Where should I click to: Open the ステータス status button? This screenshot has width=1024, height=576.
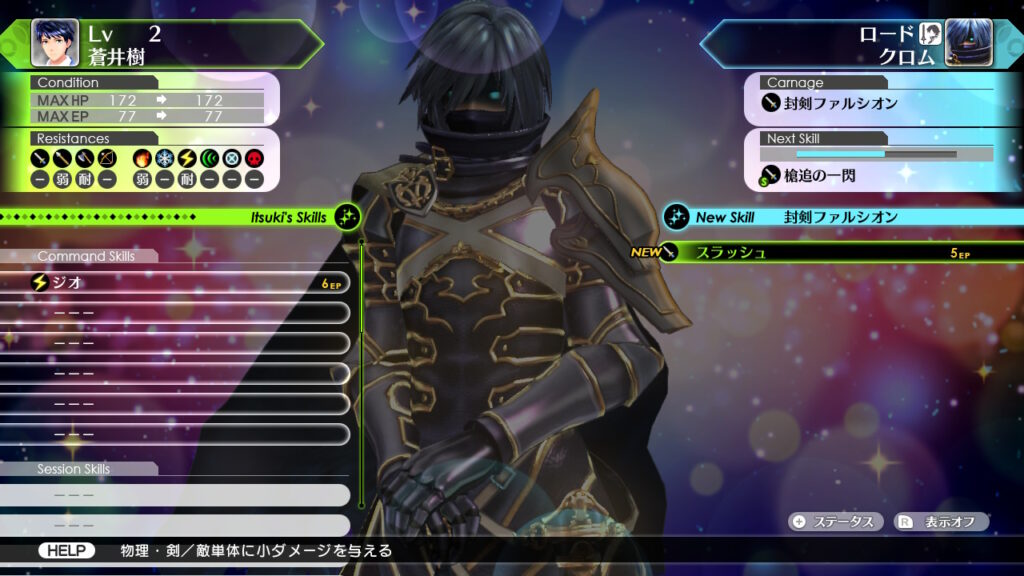(837, 522)
